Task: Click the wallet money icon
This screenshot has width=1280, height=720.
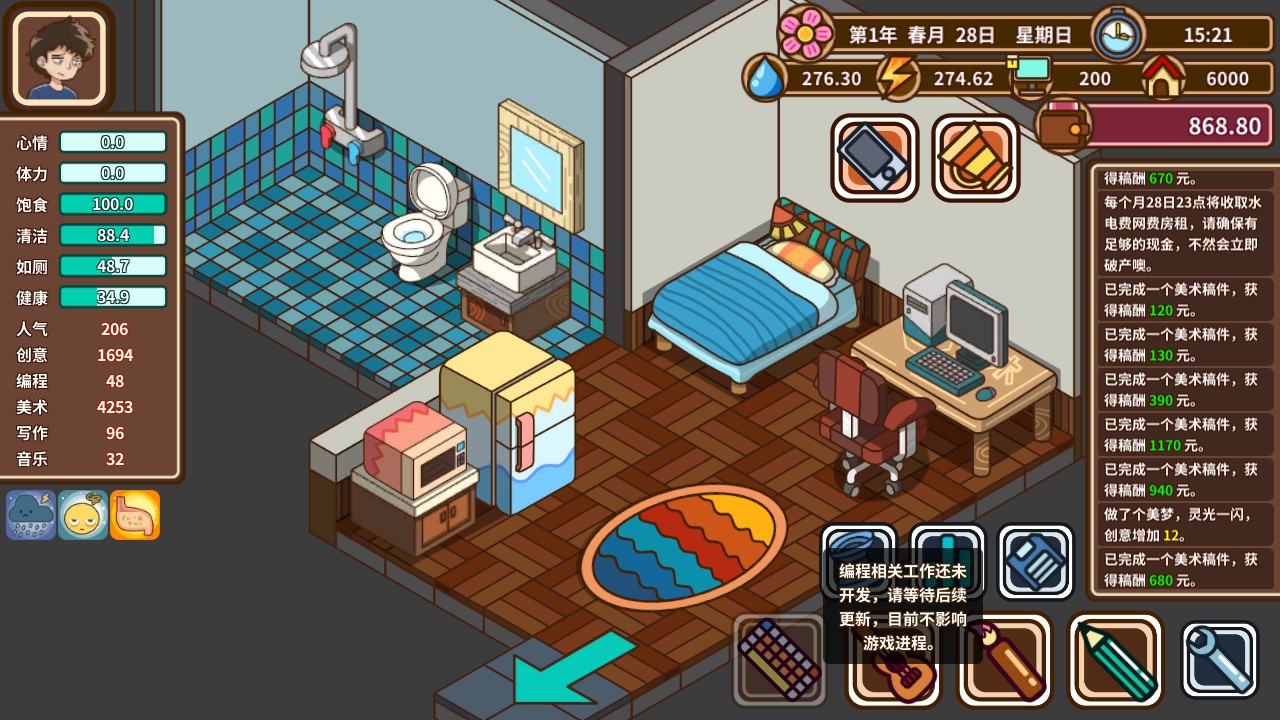Action: [1062, 126]
